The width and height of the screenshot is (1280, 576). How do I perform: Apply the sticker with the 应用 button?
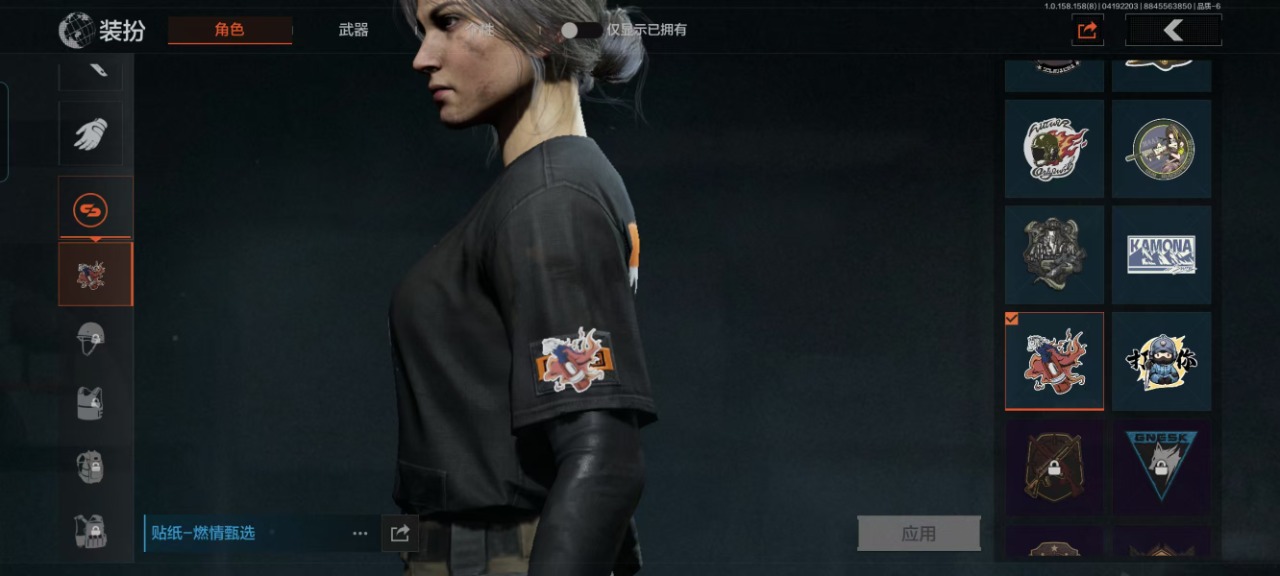pyautogui.click(x=918, y=534)
